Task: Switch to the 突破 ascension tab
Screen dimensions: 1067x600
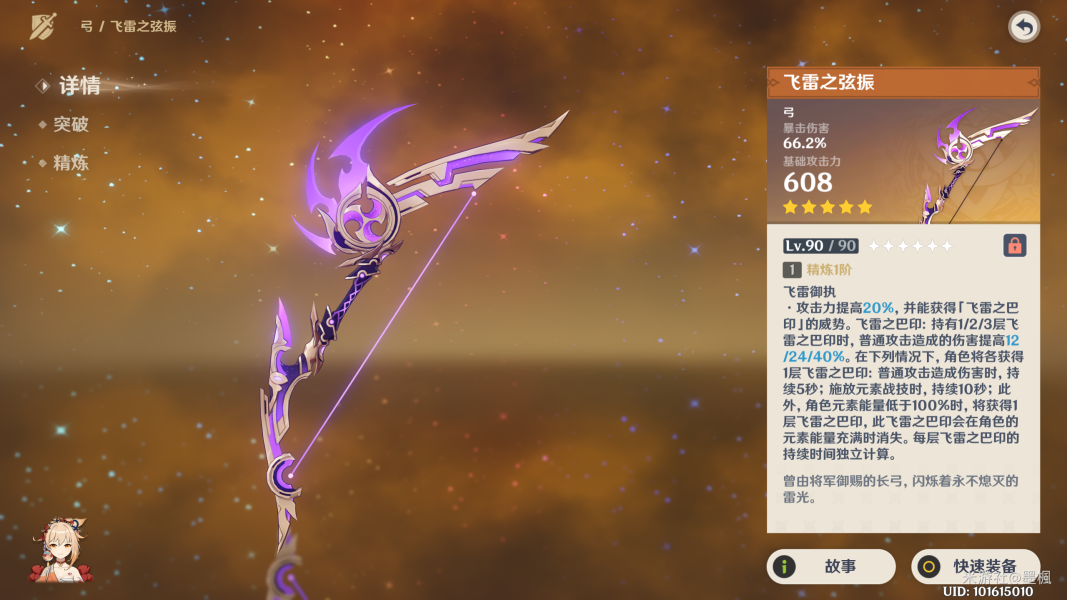Action: point(70,125)
